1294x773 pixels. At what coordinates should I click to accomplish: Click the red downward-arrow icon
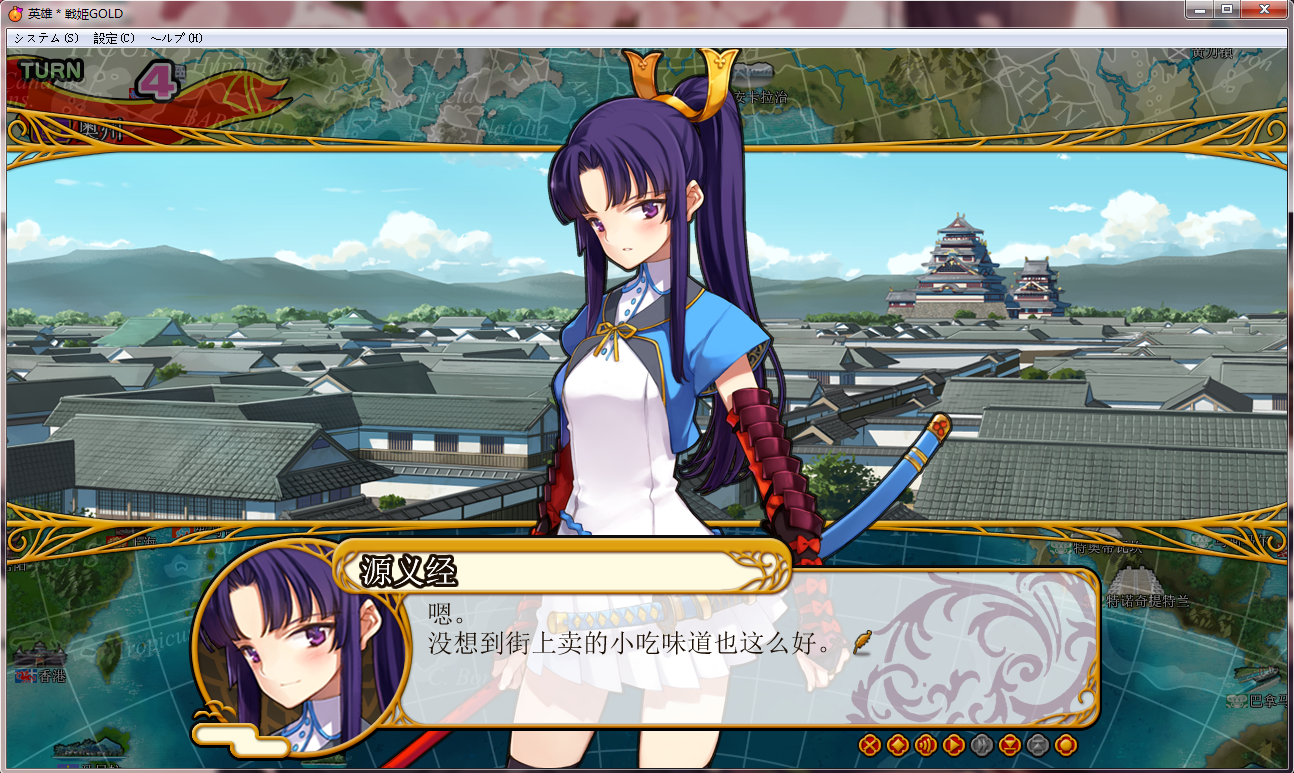click(x=1010, y=745)
